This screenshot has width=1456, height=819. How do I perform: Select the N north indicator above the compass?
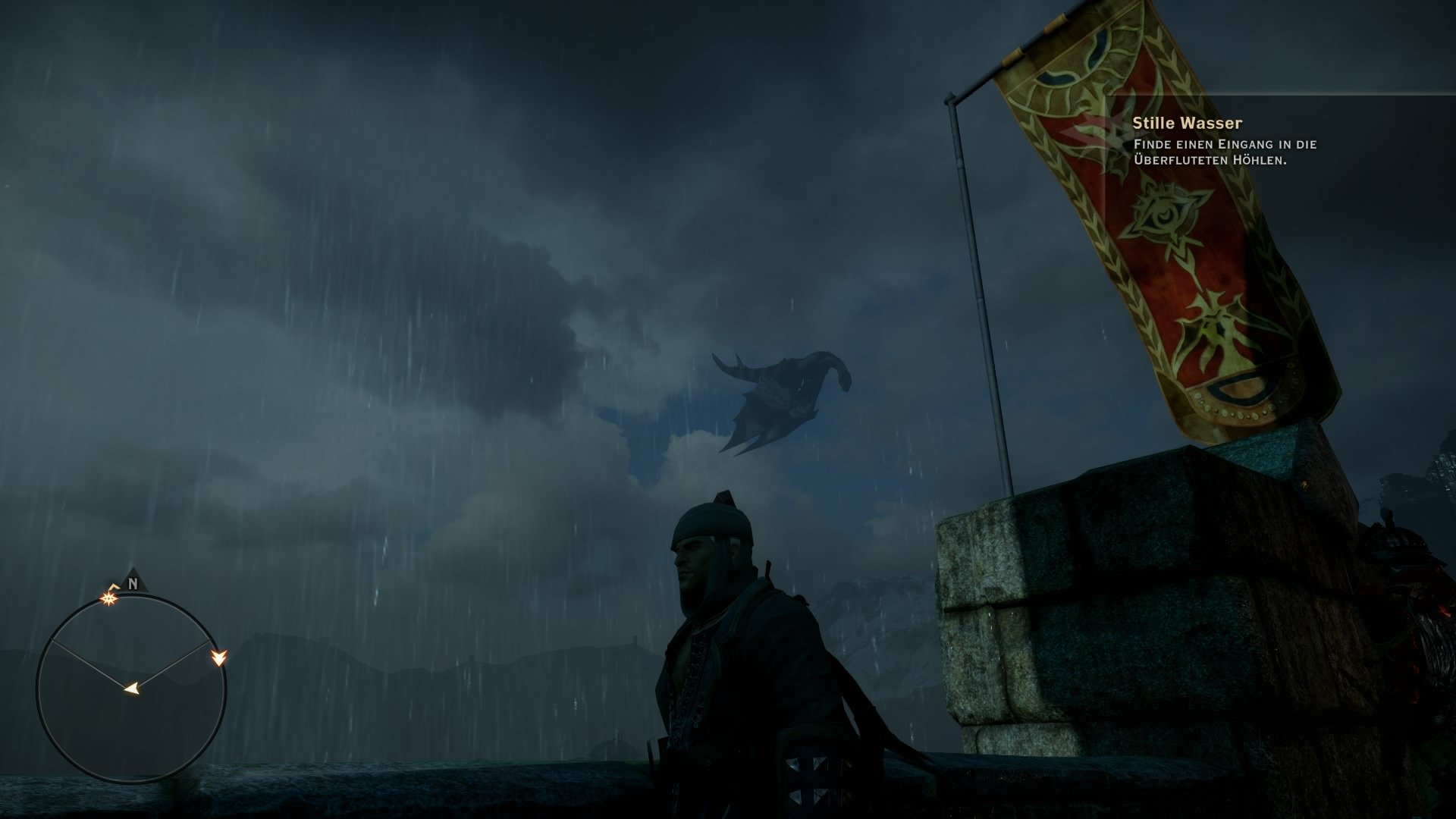[x=133, y=584]
